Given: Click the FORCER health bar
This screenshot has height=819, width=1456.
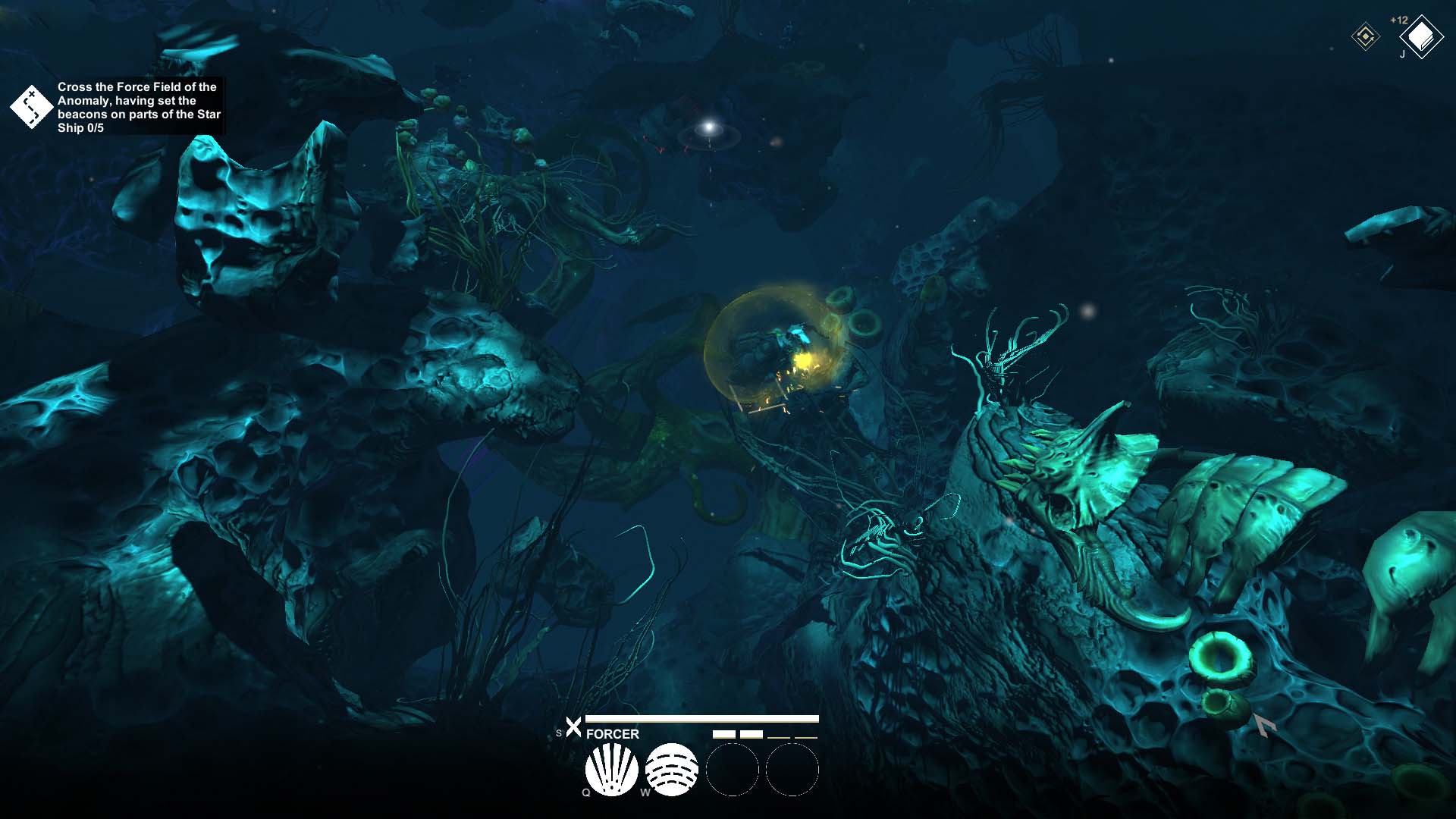Looking at the screenshot, I should click(701, 717).
